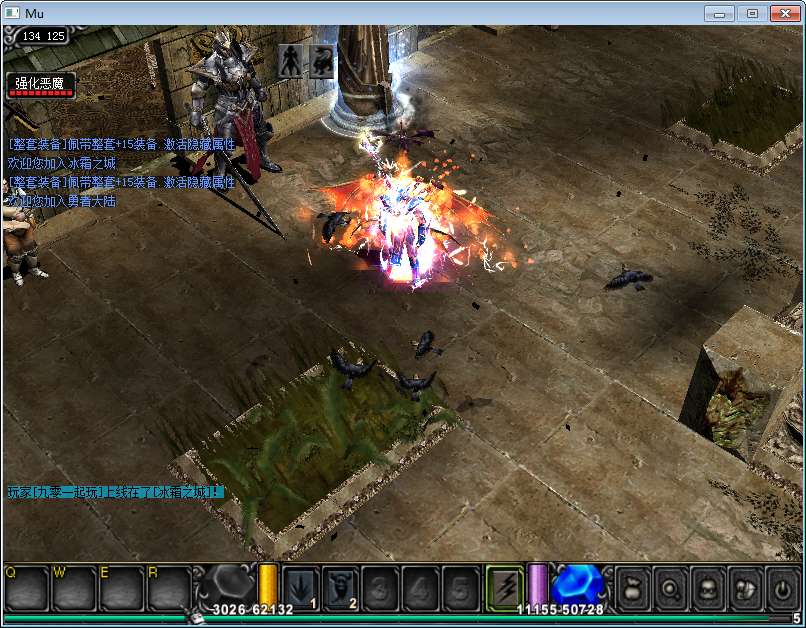
Task: Minimize the Mu window
Action: [x=720, y=13]
